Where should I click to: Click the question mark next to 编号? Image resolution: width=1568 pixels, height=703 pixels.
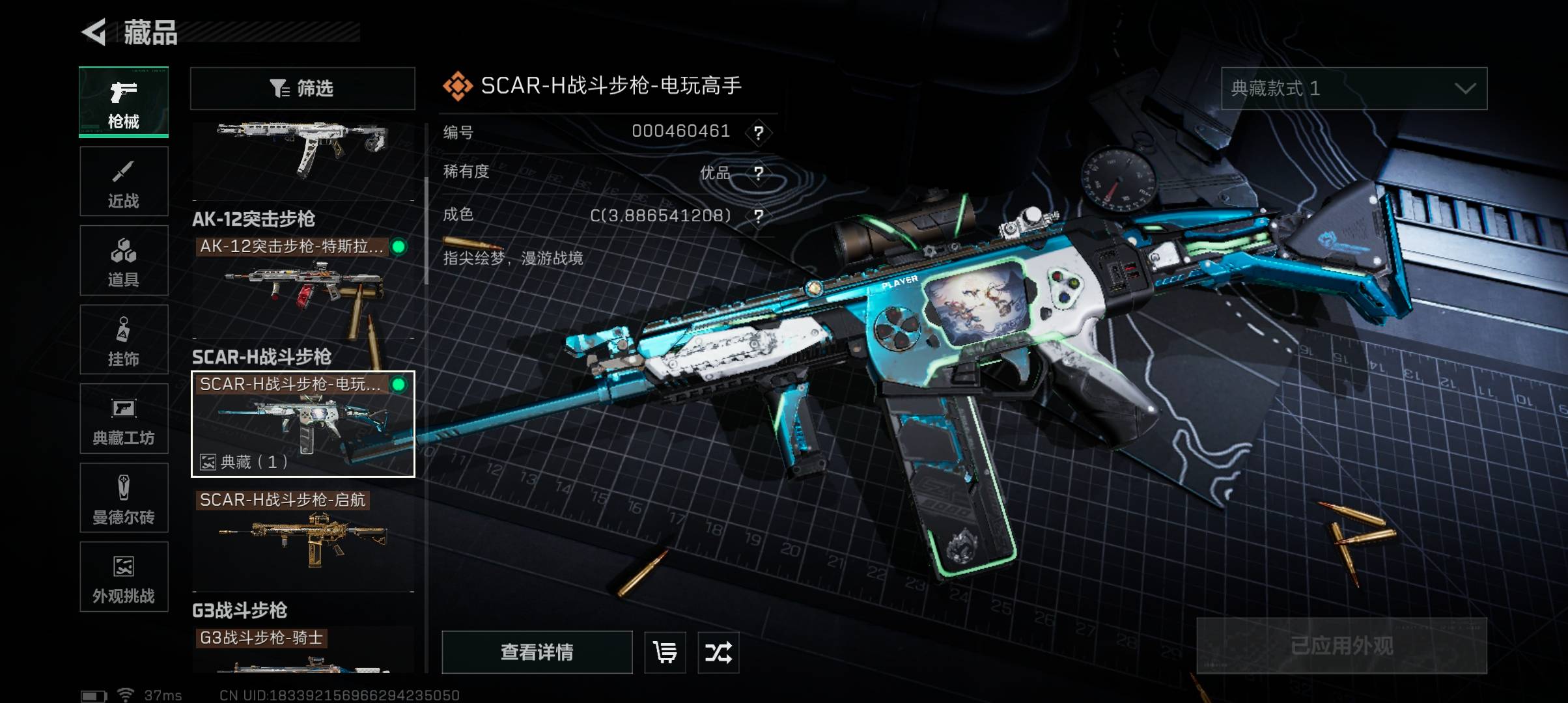pyautogui.click(x=758, y=133)
